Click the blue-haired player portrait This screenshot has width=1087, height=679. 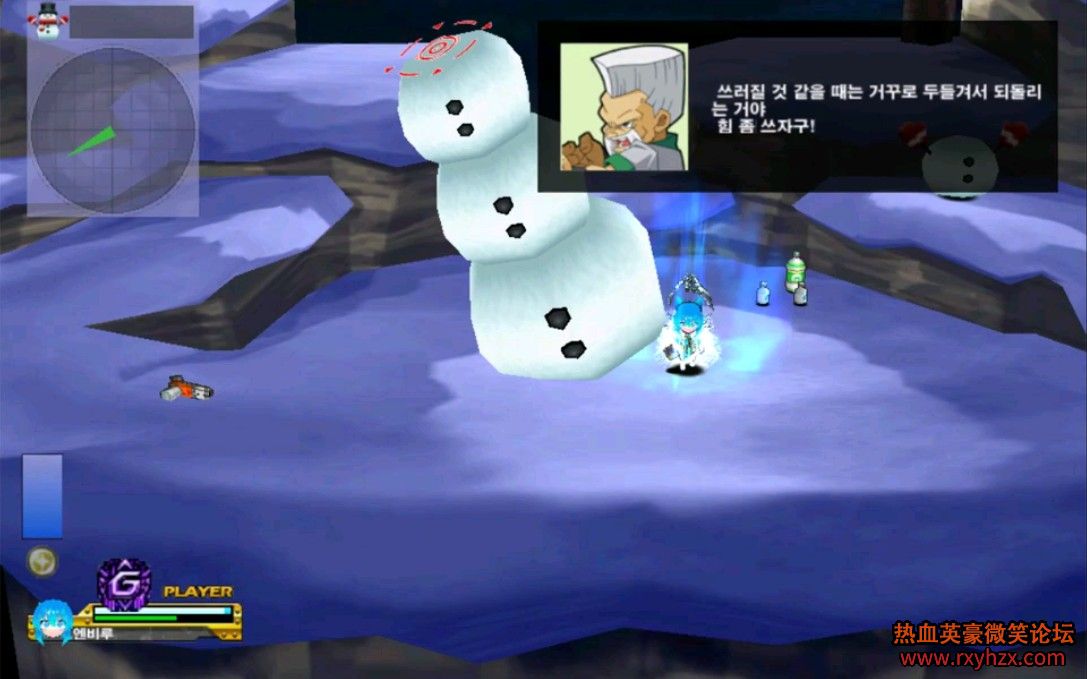tap(52, 621)
